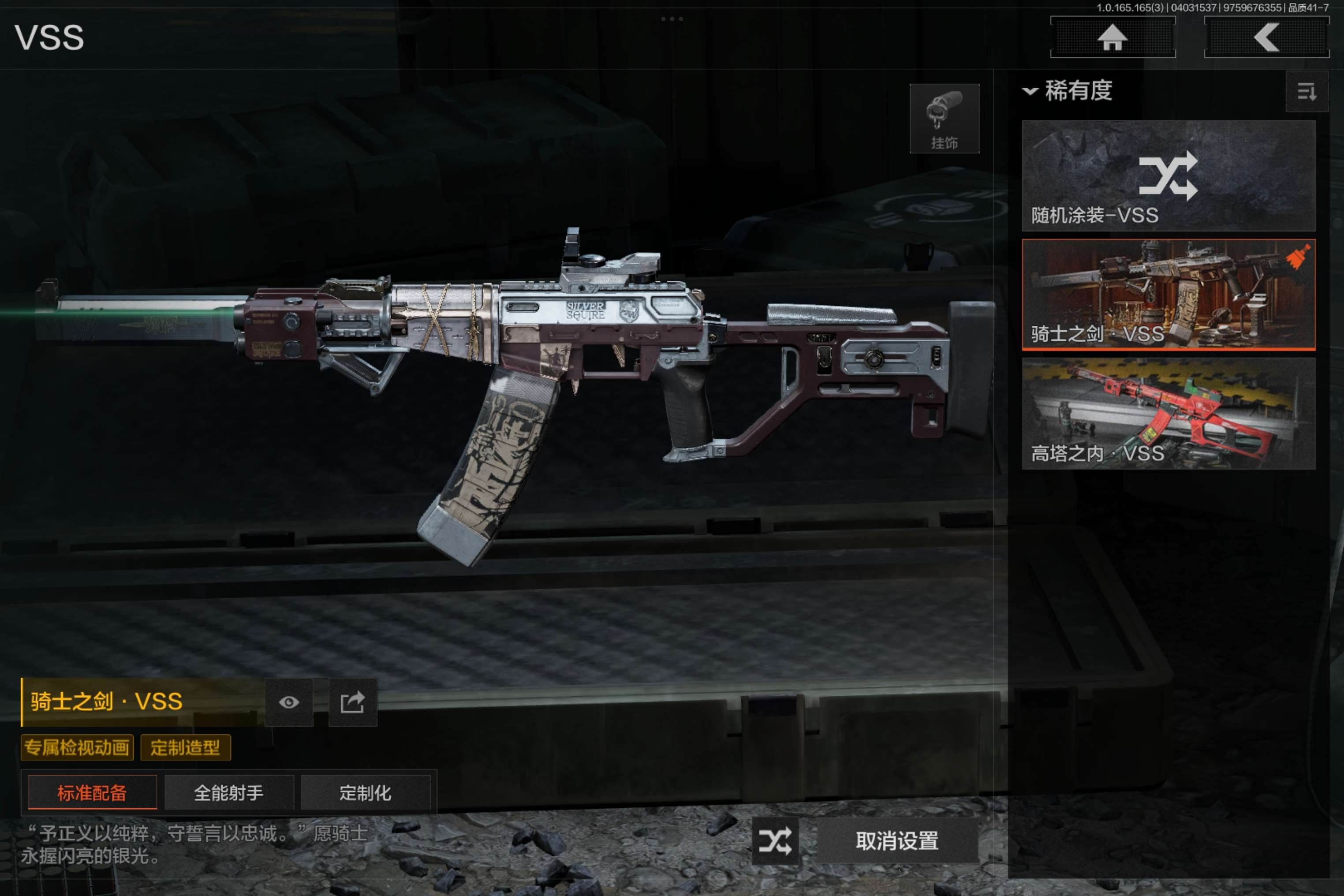This screenshot has height=896, width=1344.
Task: Open the 定制化 tab
Action: 365,792
